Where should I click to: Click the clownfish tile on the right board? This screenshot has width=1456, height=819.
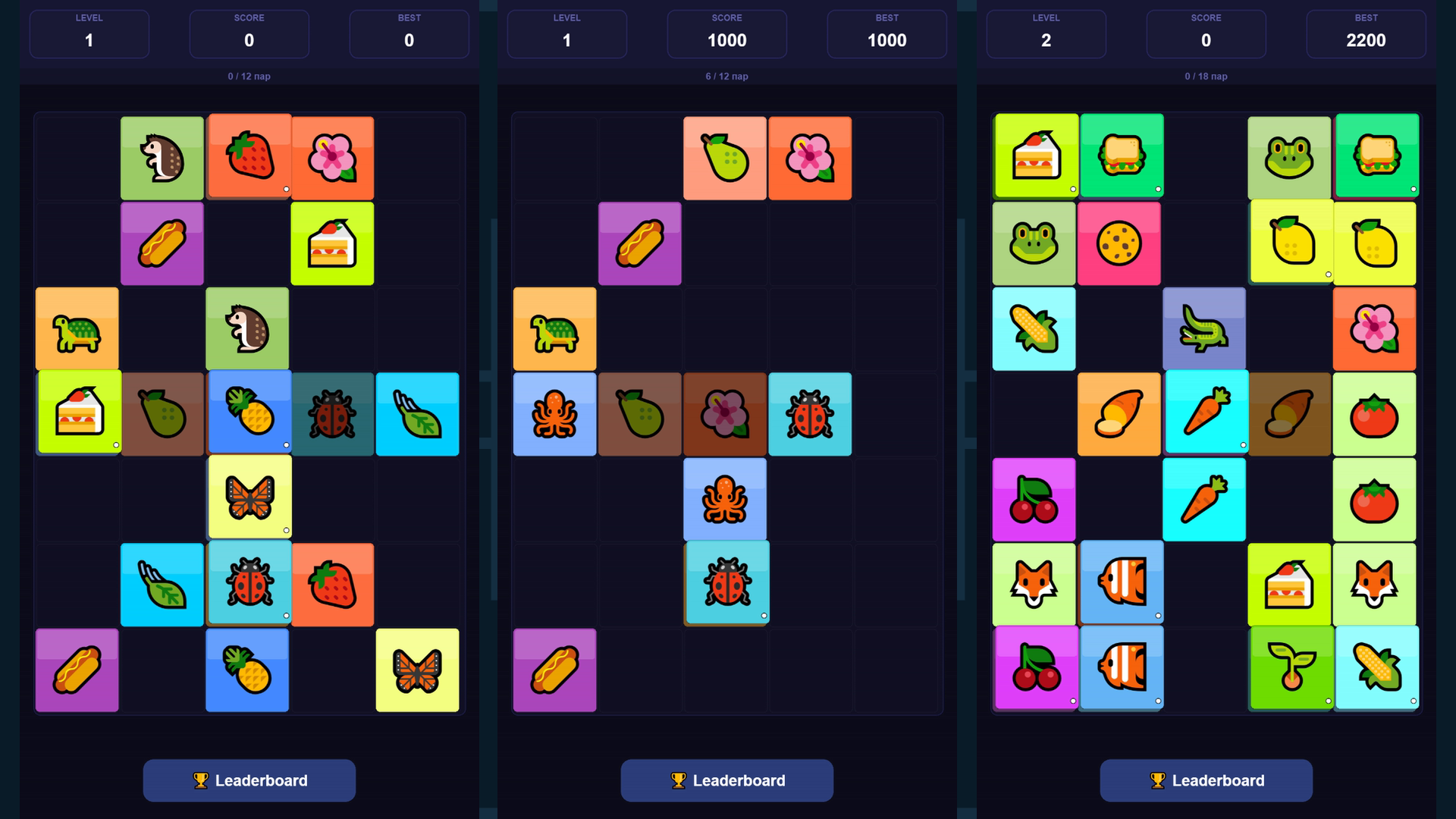[1120, 584]
